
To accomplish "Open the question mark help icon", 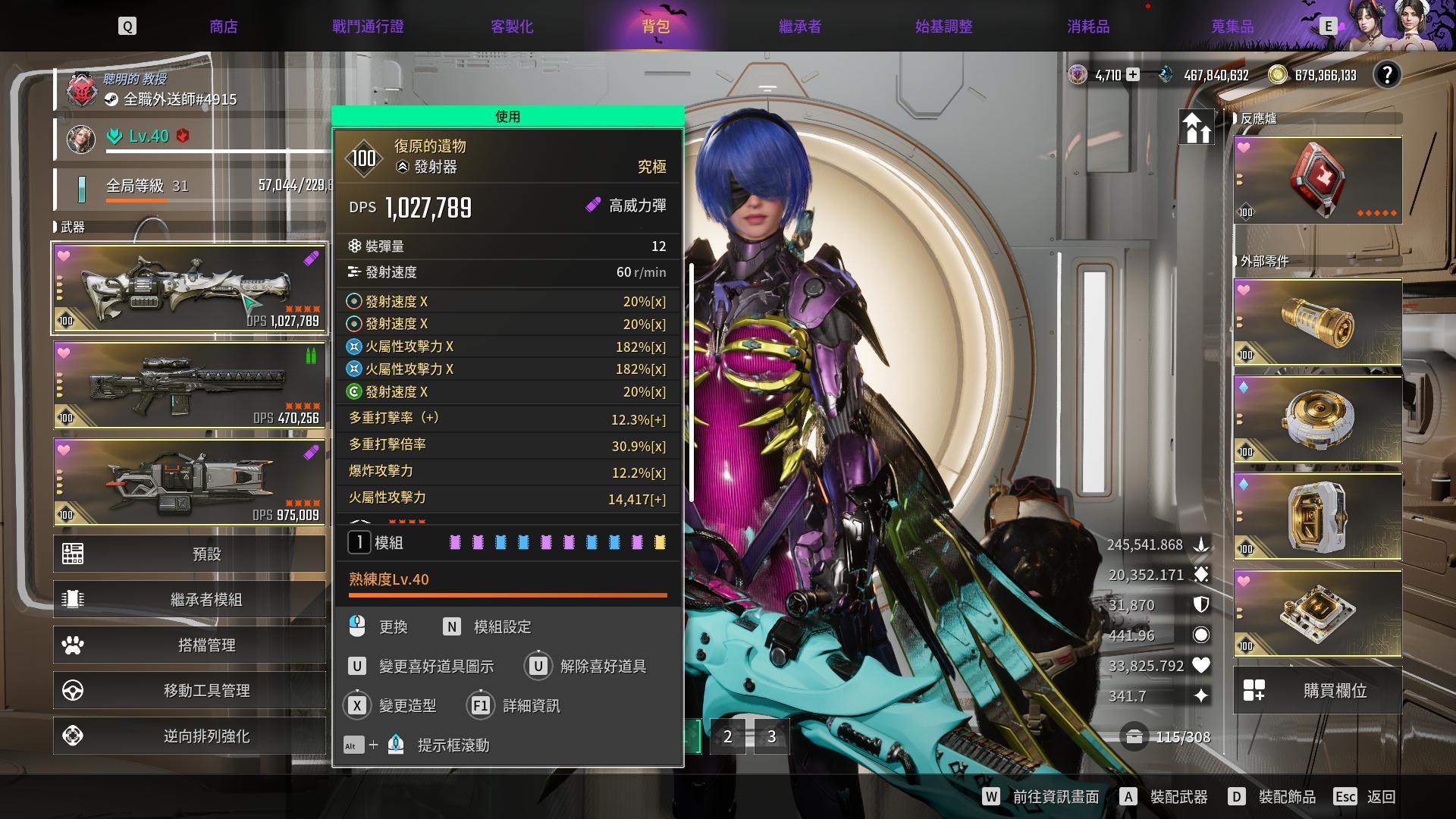I will (1387, 75).
